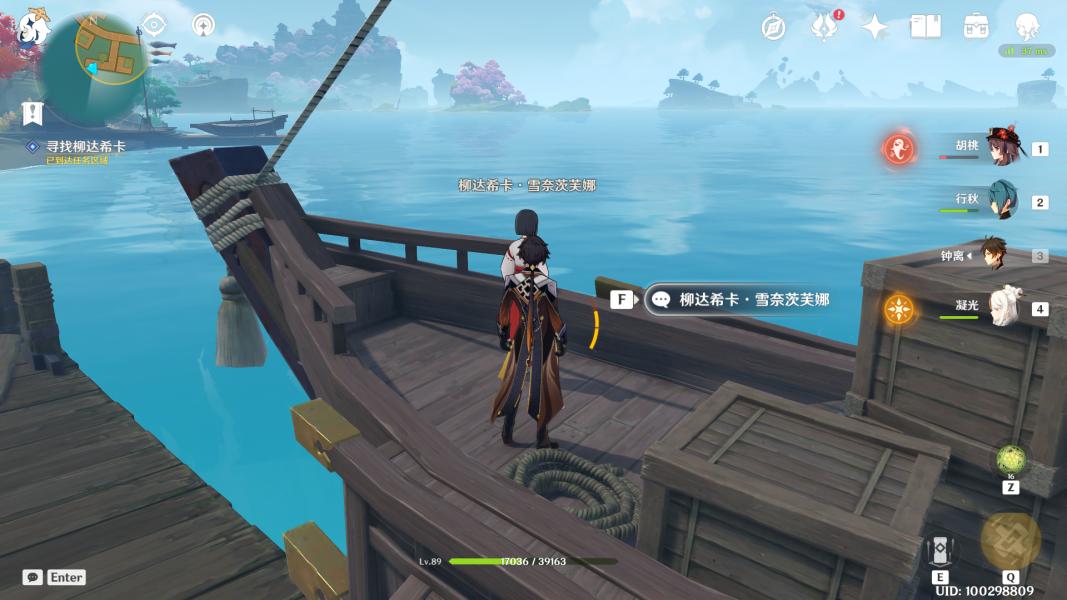This screenshot has width=1067, height=600.
Task: Select active party member 钟离
Action: tap(992, 255)
